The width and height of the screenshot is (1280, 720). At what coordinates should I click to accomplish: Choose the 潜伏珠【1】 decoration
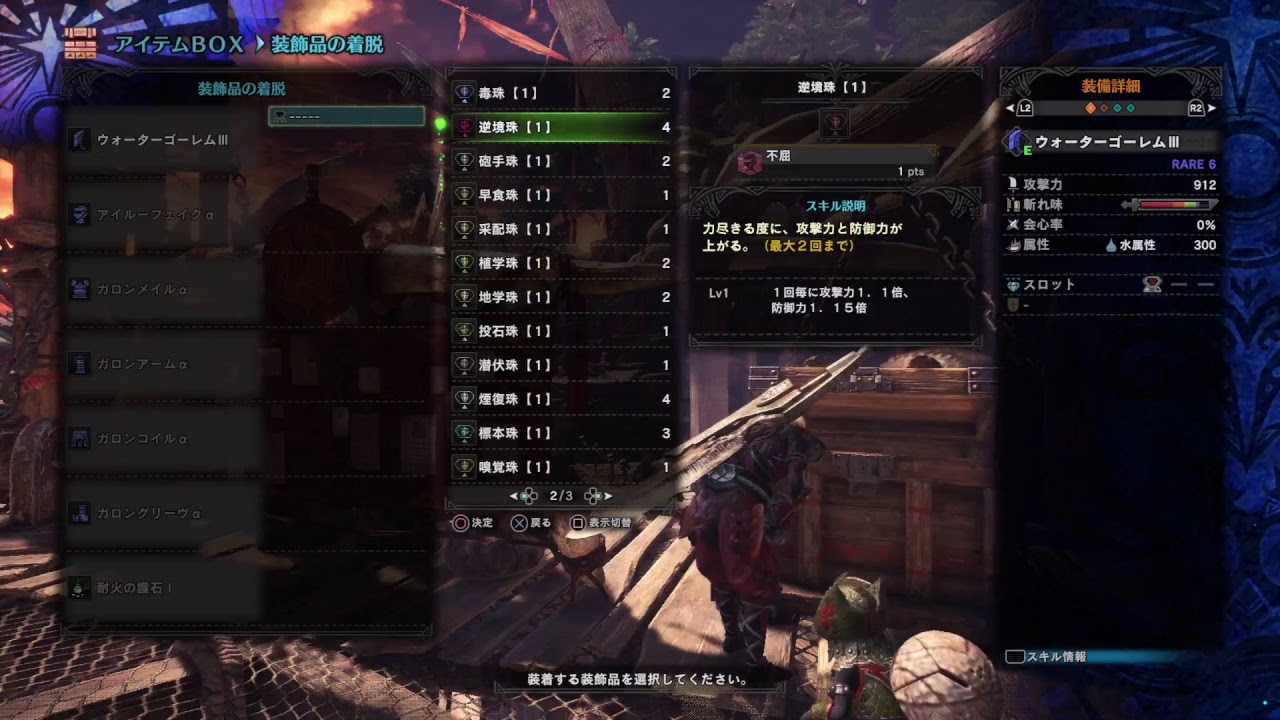pos(560,365)
